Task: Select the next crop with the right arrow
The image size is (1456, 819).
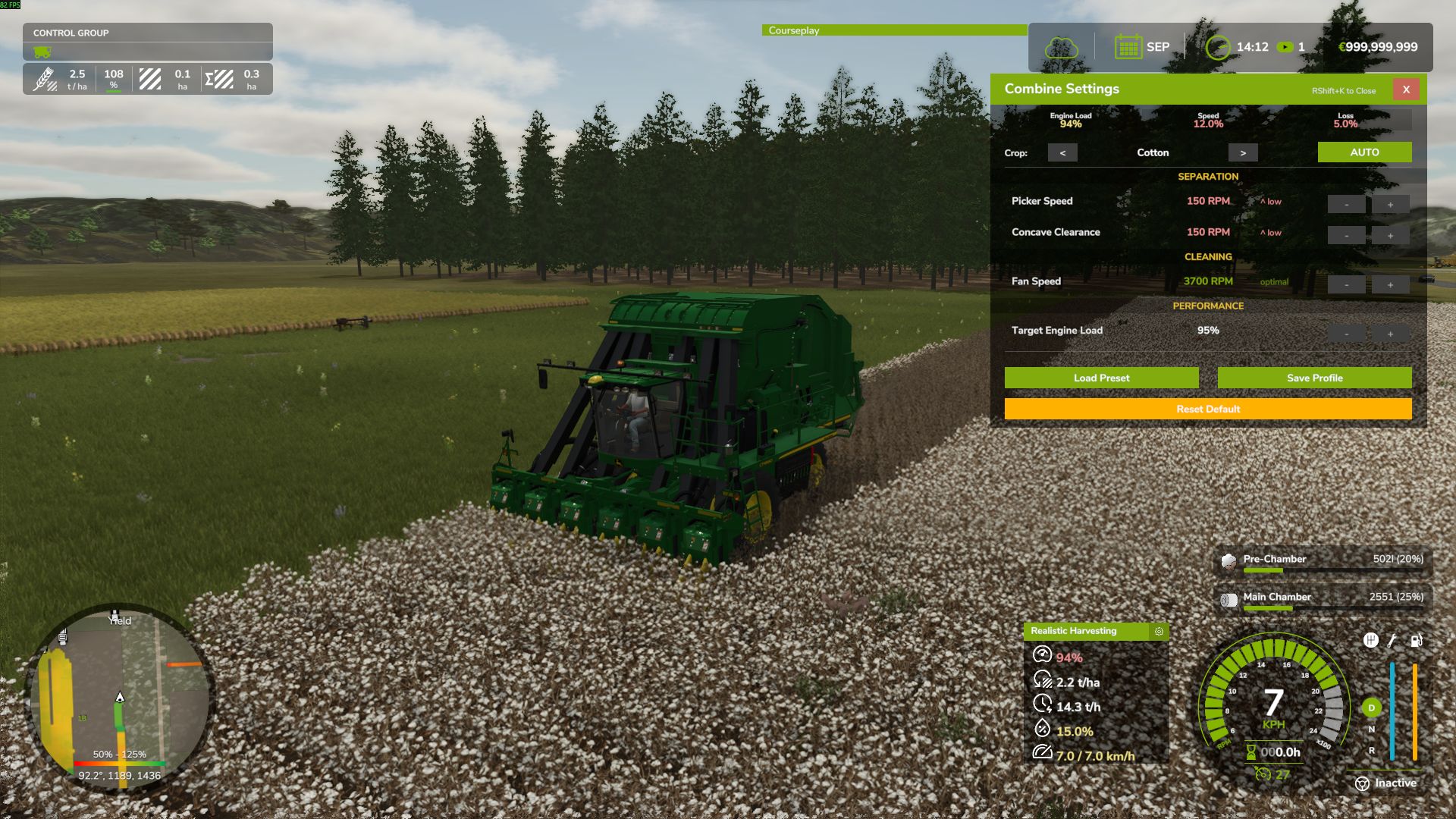Action: point(1241,152)
